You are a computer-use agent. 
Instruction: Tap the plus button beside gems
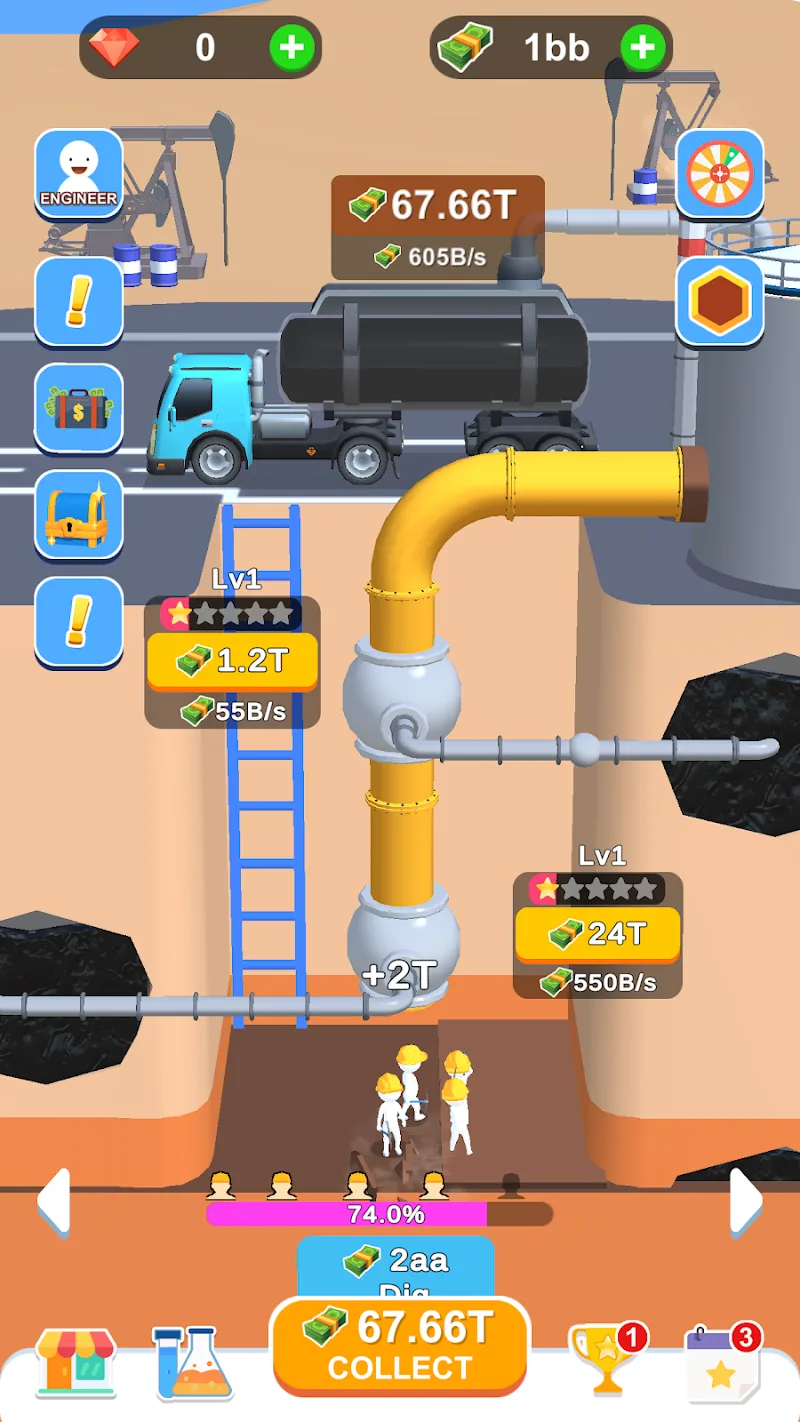pos(291,47)
